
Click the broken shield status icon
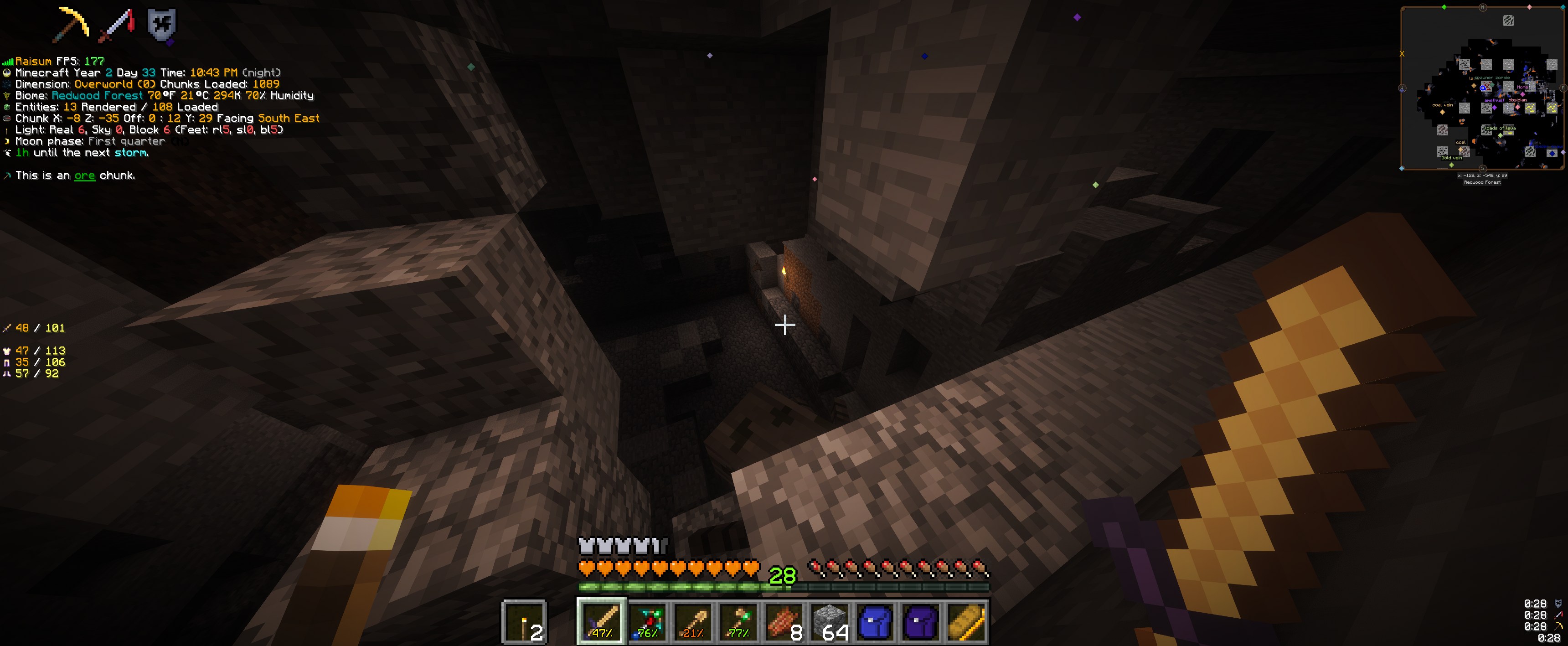[x=161, y=25]
